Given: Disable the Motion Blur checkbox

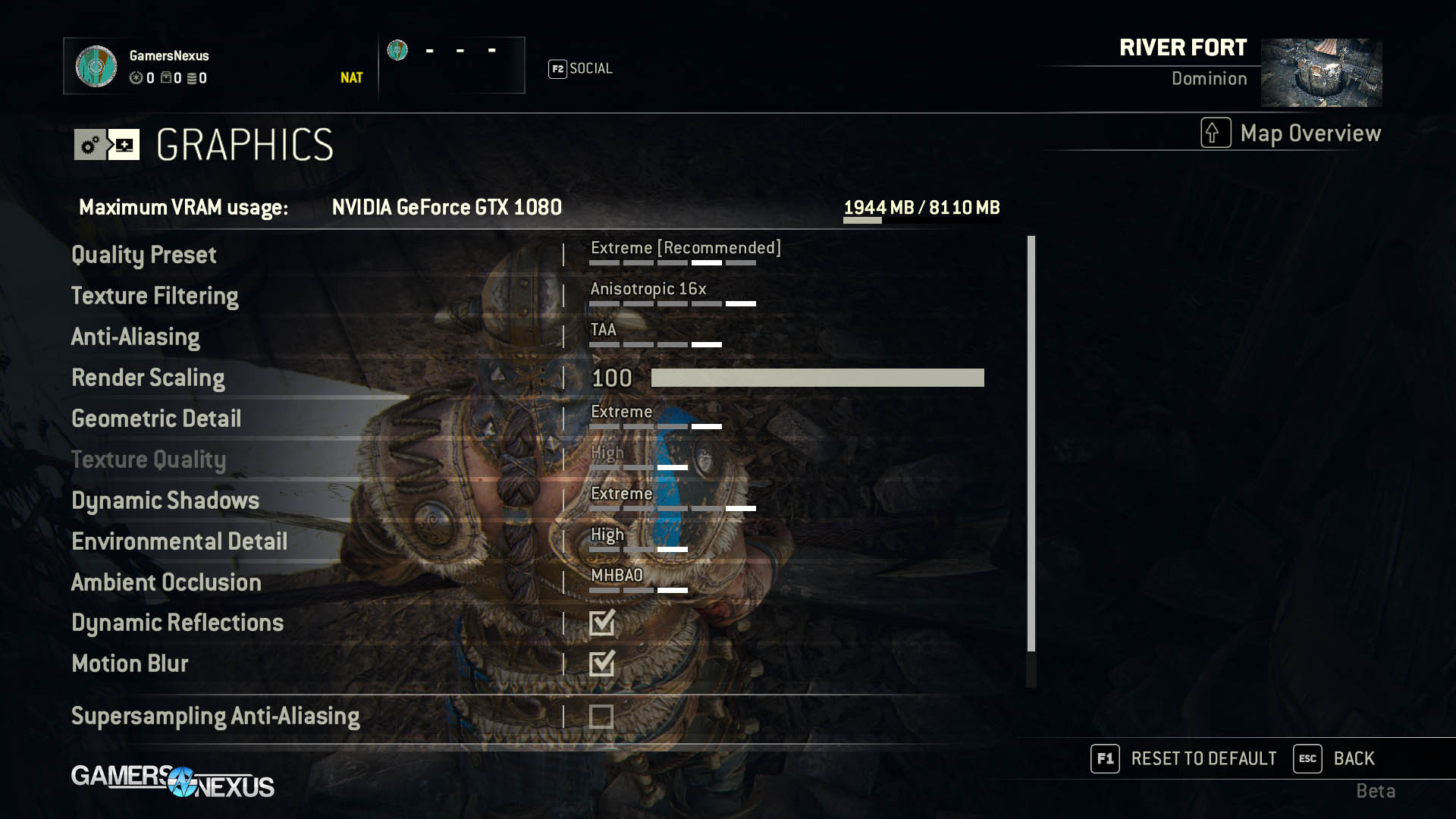Looking at the screenshot, I should (x=601, y=664).
